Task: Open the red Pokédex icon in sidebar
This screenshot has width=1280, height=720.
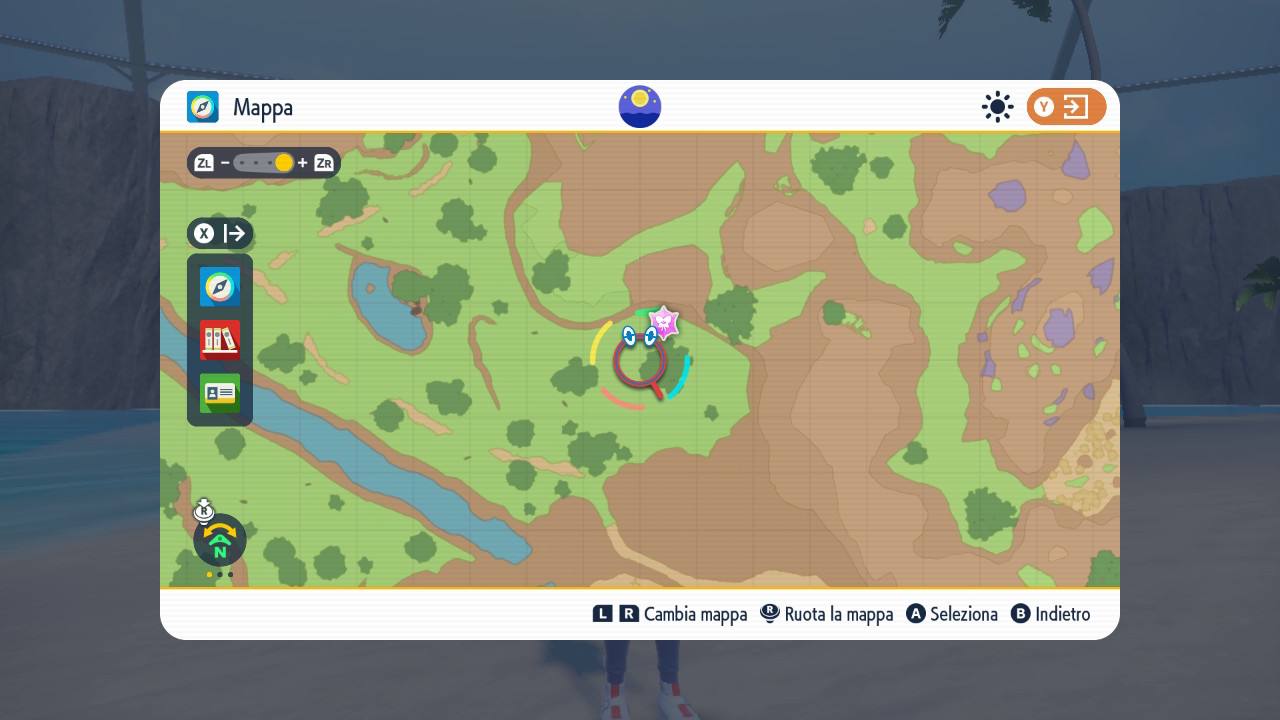Action: click(x=219, y=340)
